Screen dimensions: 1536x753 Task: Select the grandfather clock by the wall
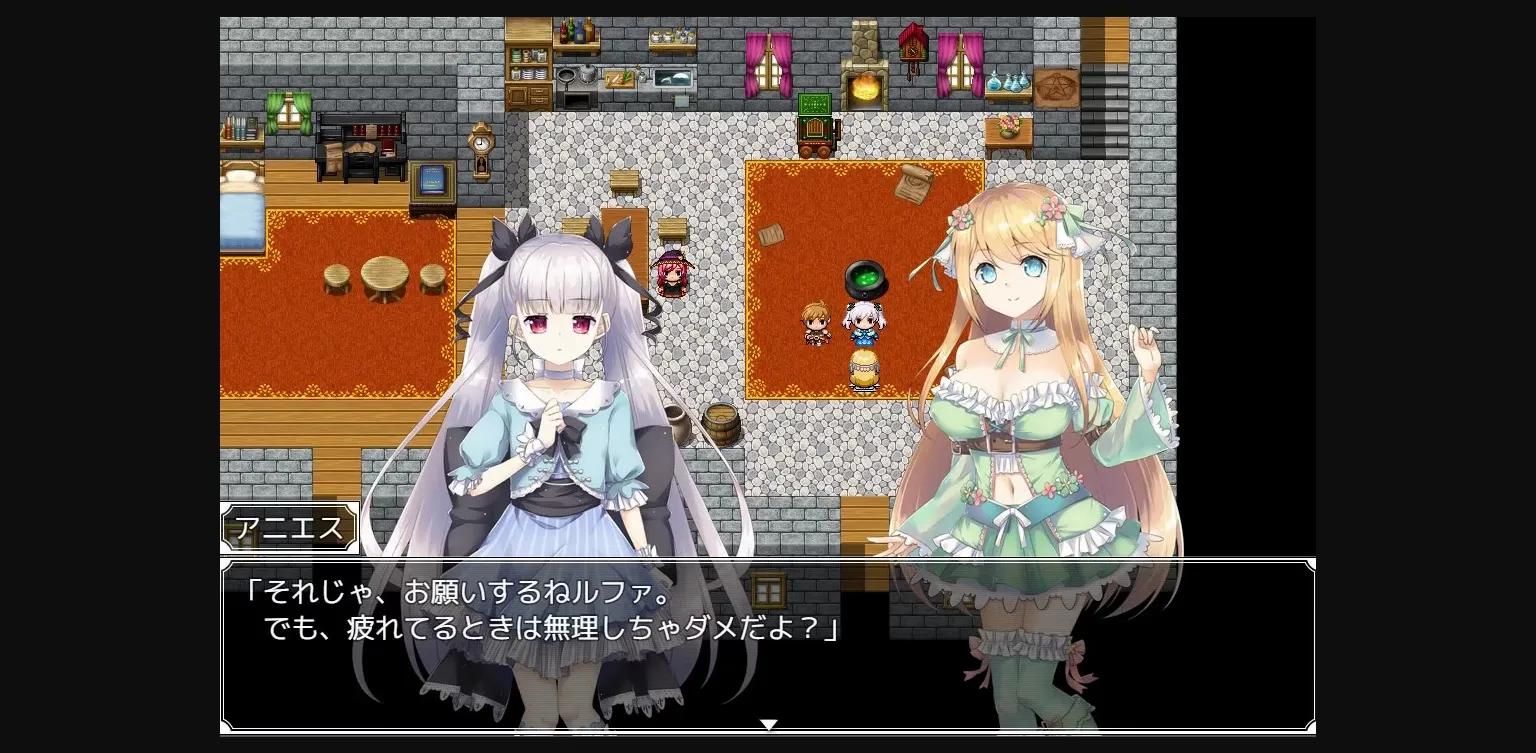[x=480, y=150]
